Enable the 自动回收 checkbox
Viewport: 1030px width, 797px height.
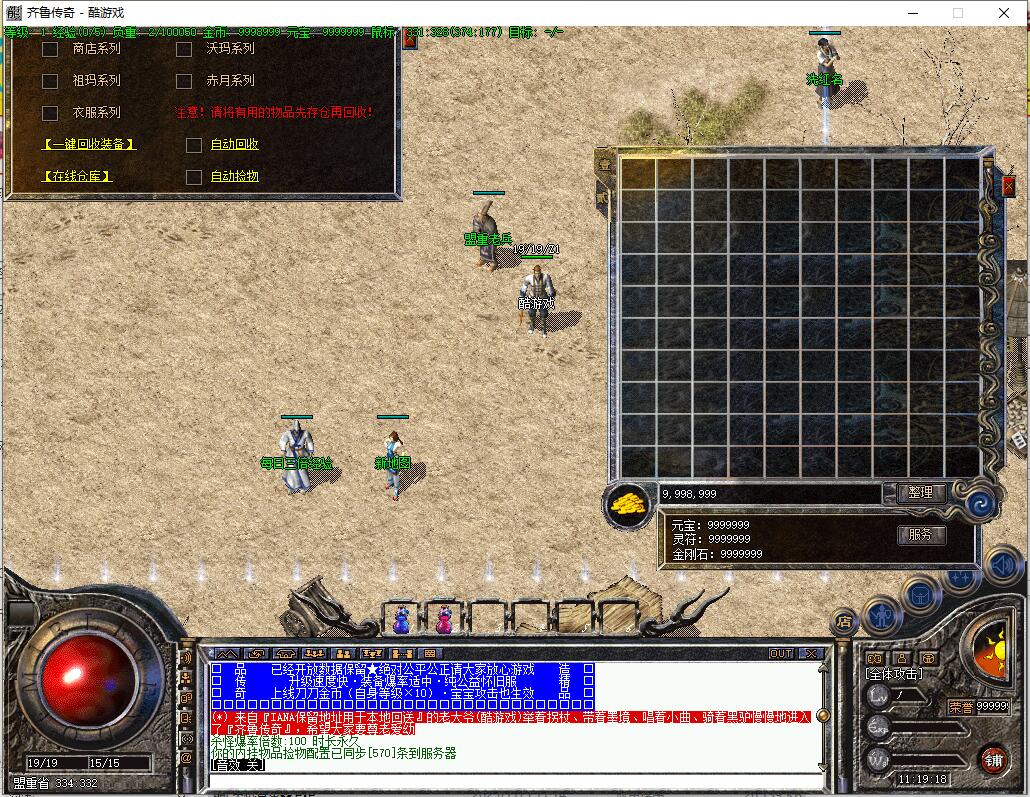[194, 145]
